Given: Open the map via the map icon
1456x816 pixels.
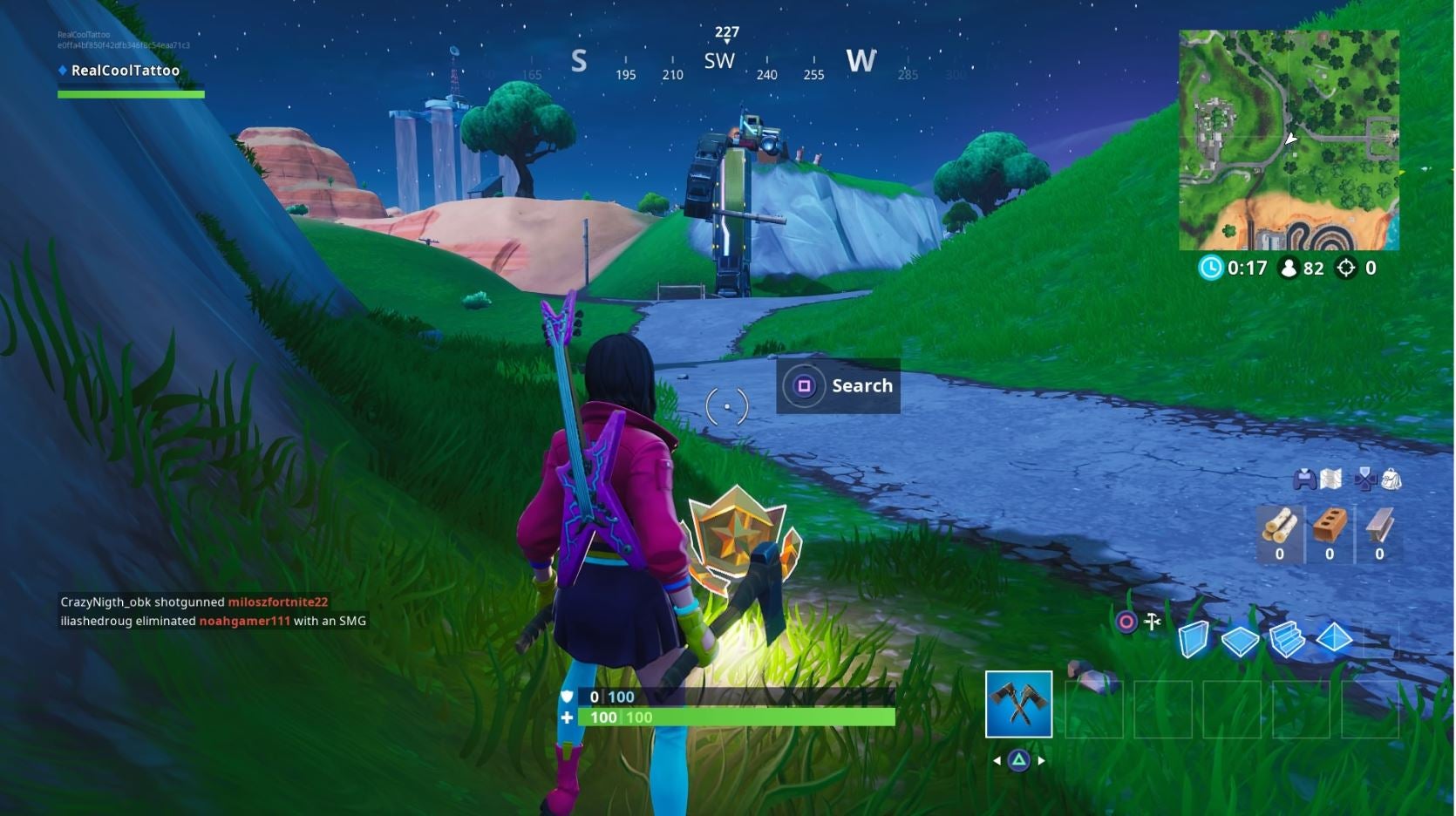Looking at the screenshot, I should tap(1330, 478).
